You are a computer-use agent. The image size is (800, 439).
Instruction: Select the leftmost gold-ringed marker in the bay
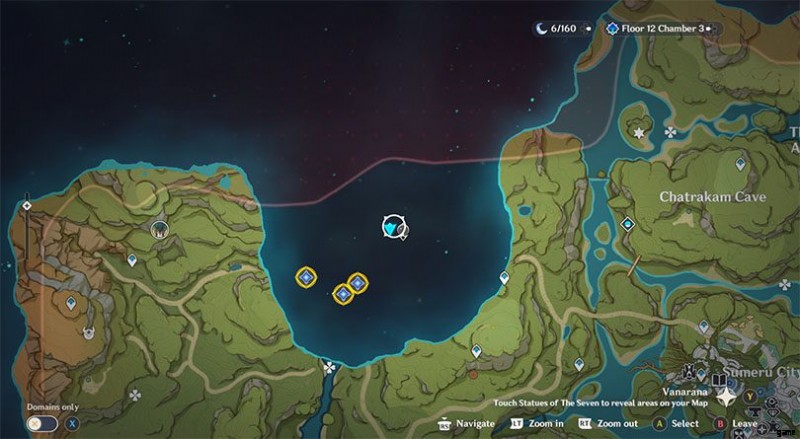[306, 277]
